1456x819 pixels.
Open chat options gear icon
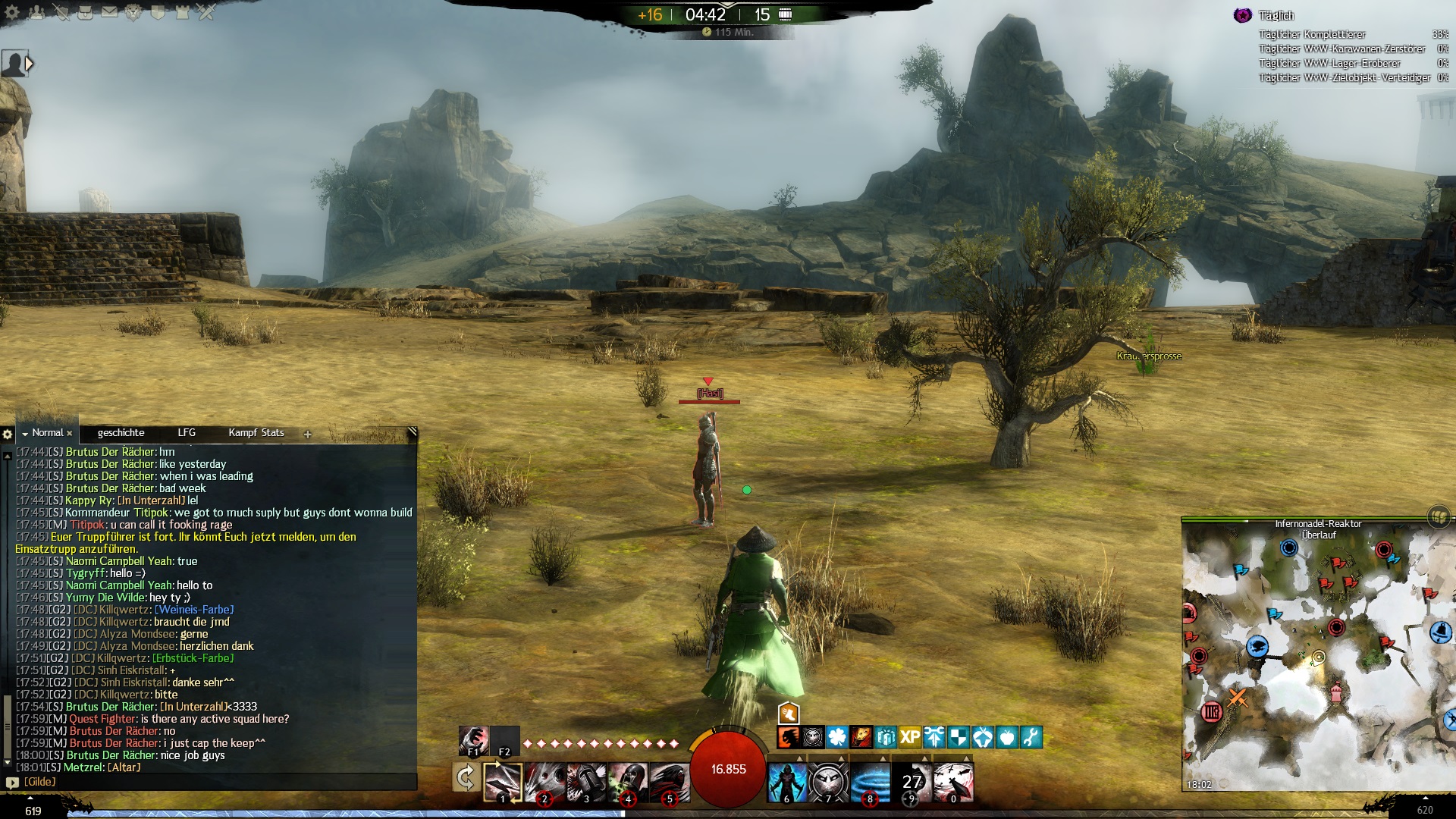pyautogui.click(x=8, y=435)
